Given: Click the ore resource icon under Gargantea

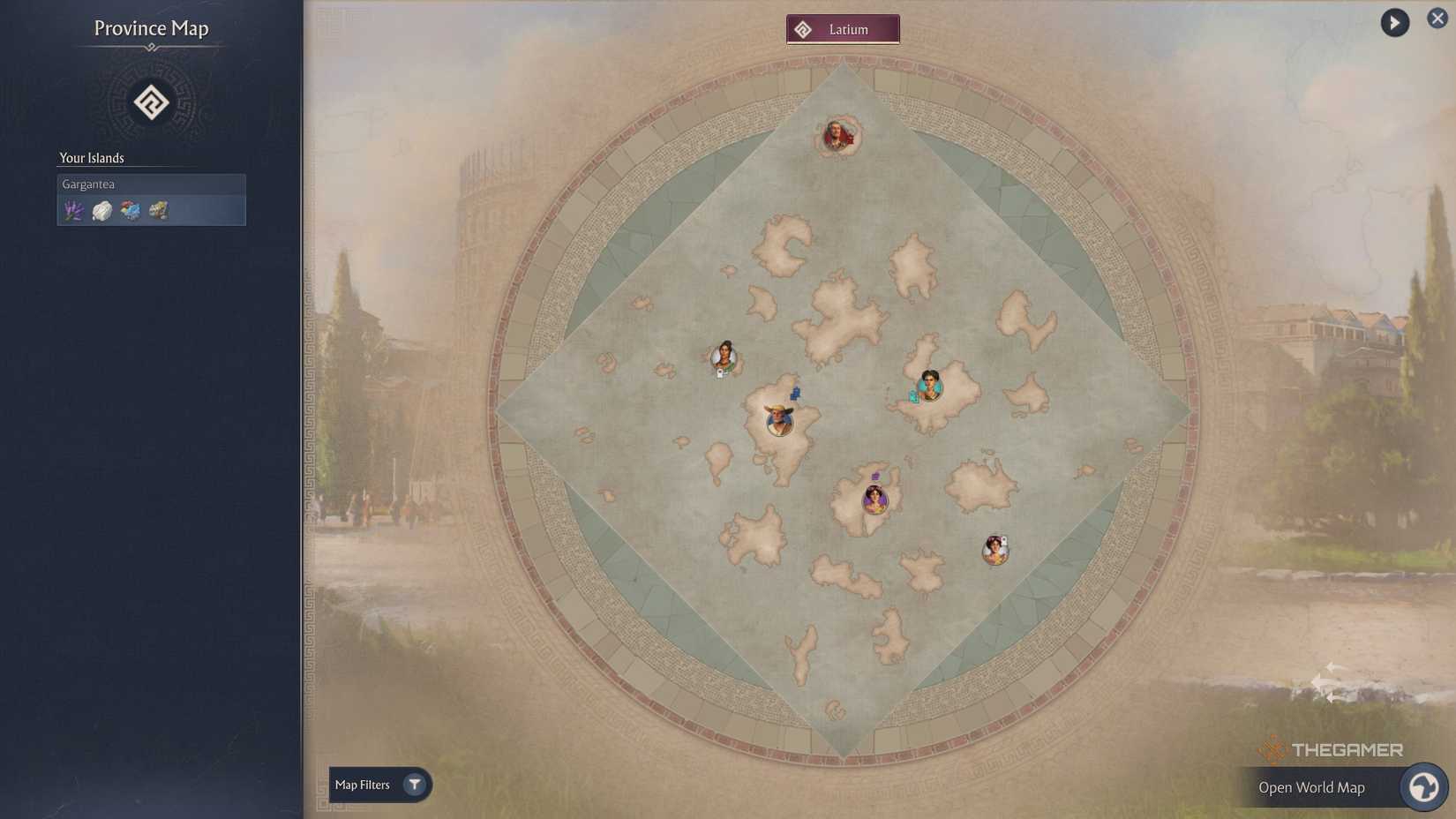Looking at the screenshot, I should point(158,210).
